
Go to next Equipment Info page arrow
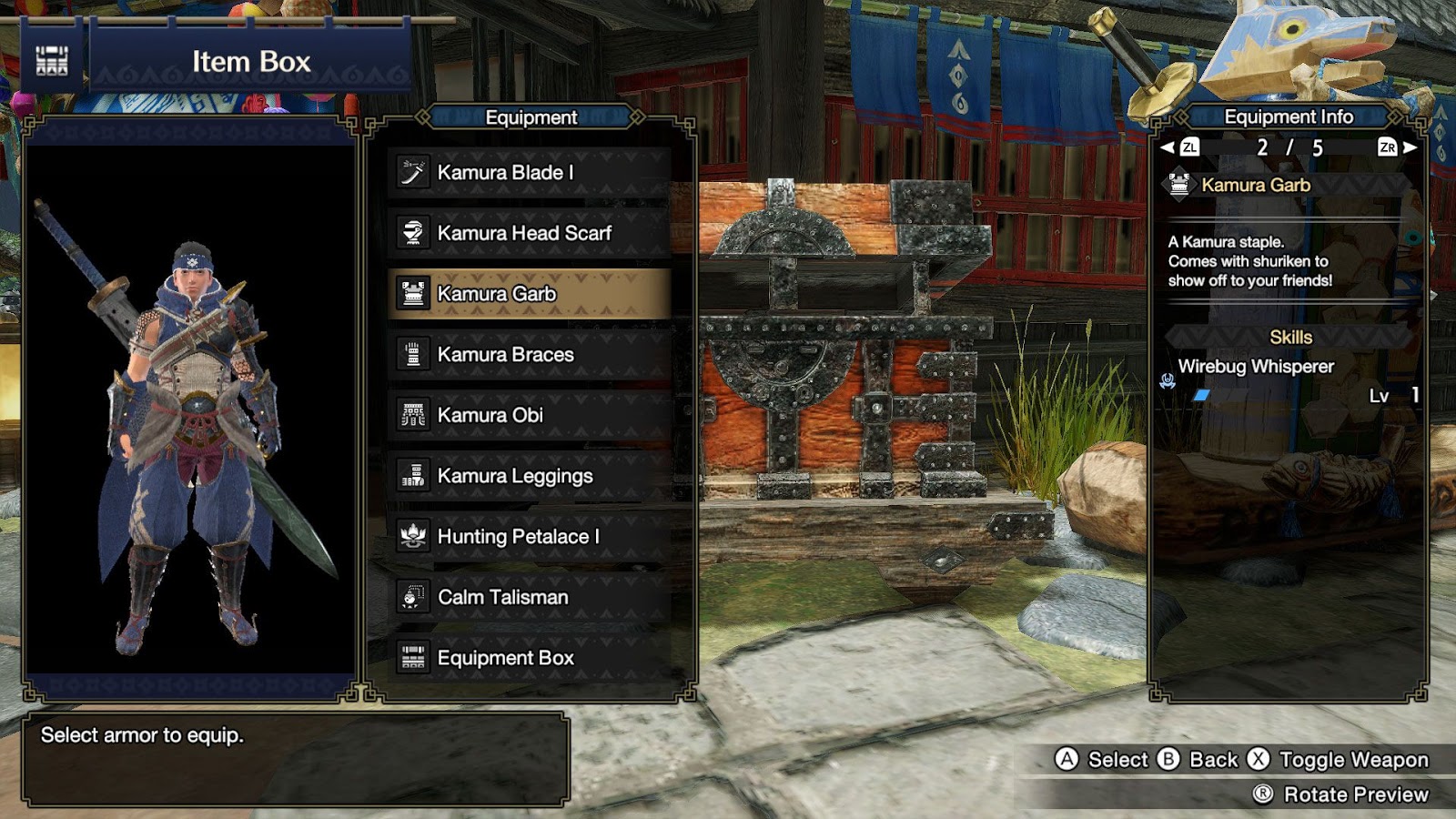1410,147
